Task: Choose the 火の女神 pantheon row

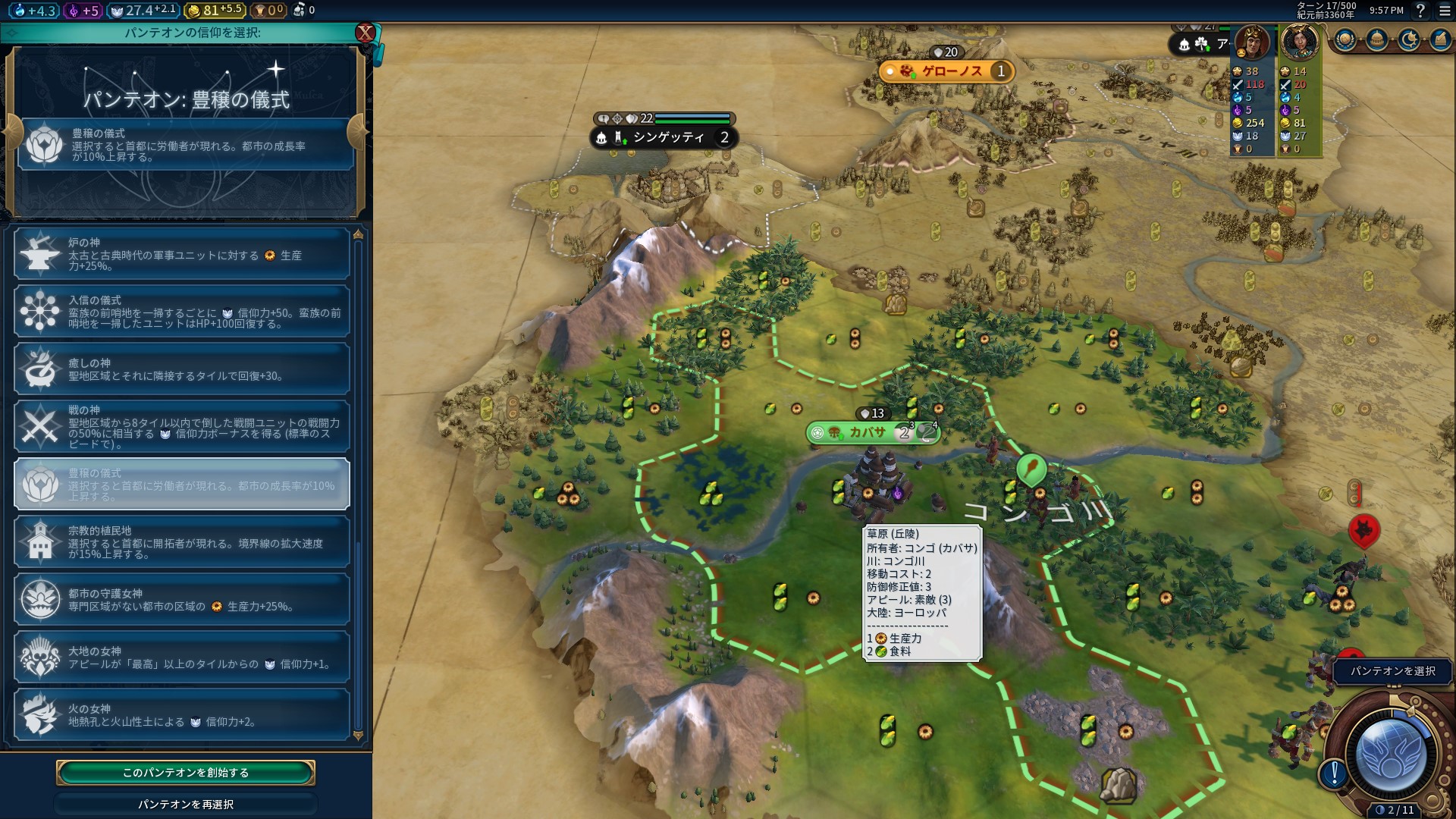Action: tap(182, 715)
